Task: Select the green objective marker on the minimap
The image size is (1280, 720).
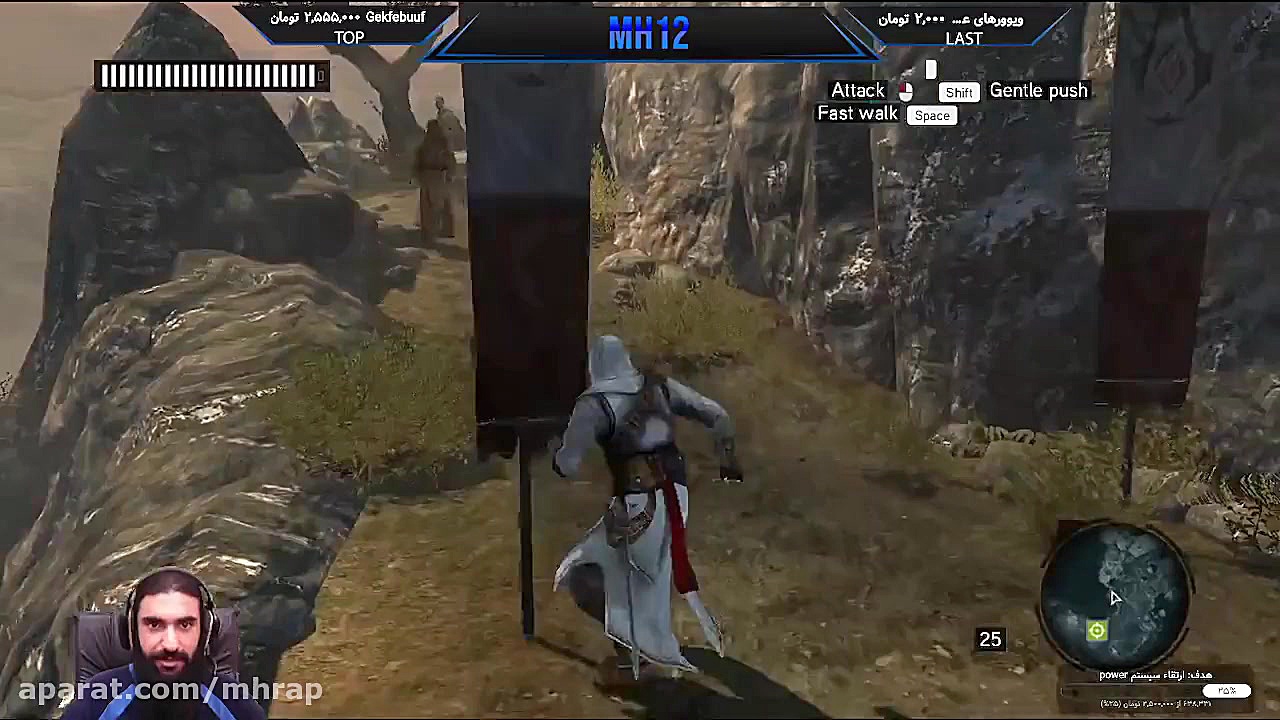Action: (1096, 630)
